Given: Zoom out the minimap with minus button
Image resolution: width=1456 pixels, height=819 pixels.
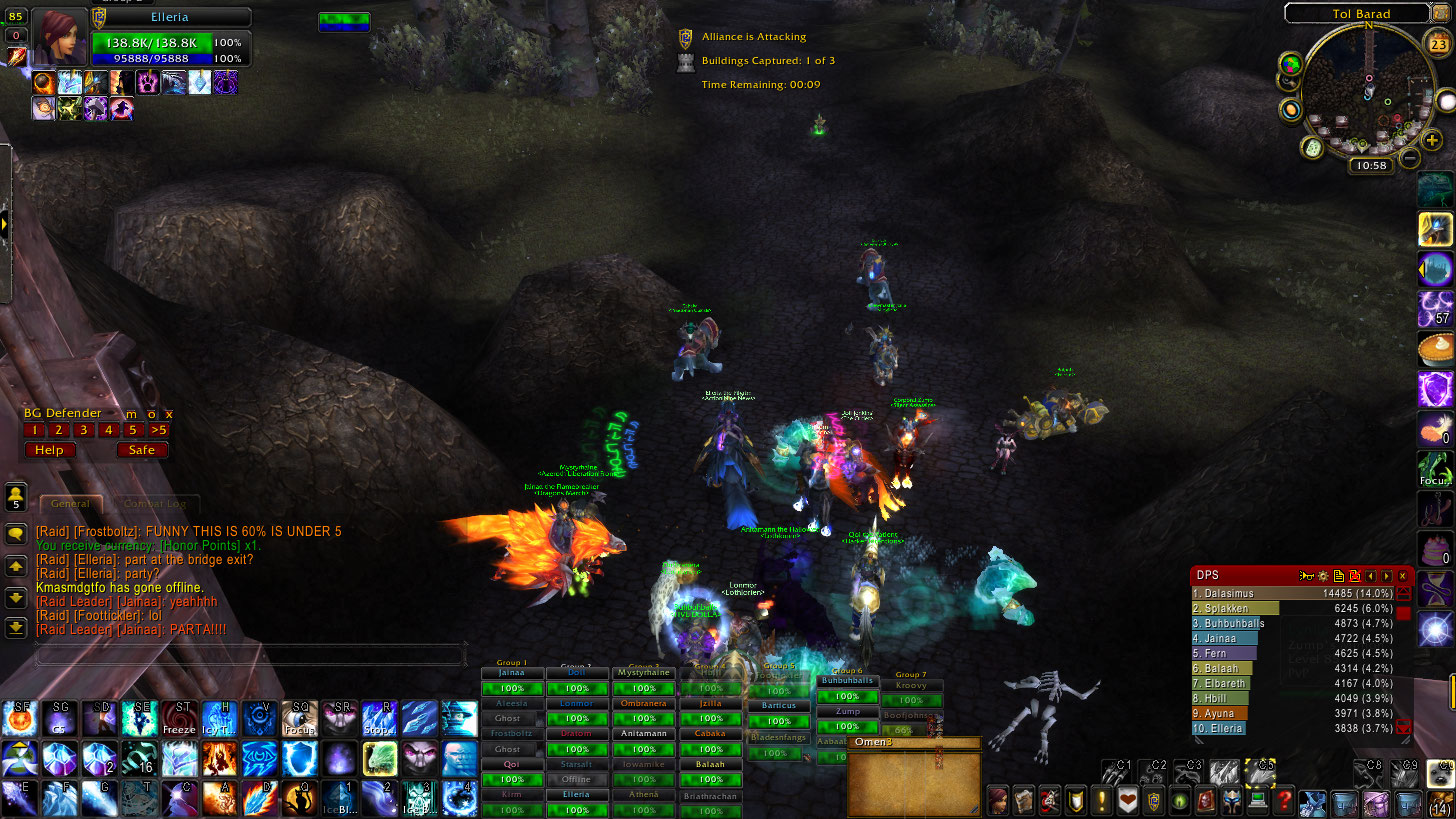Looking at the screenshot, I should pos(1409,158).
